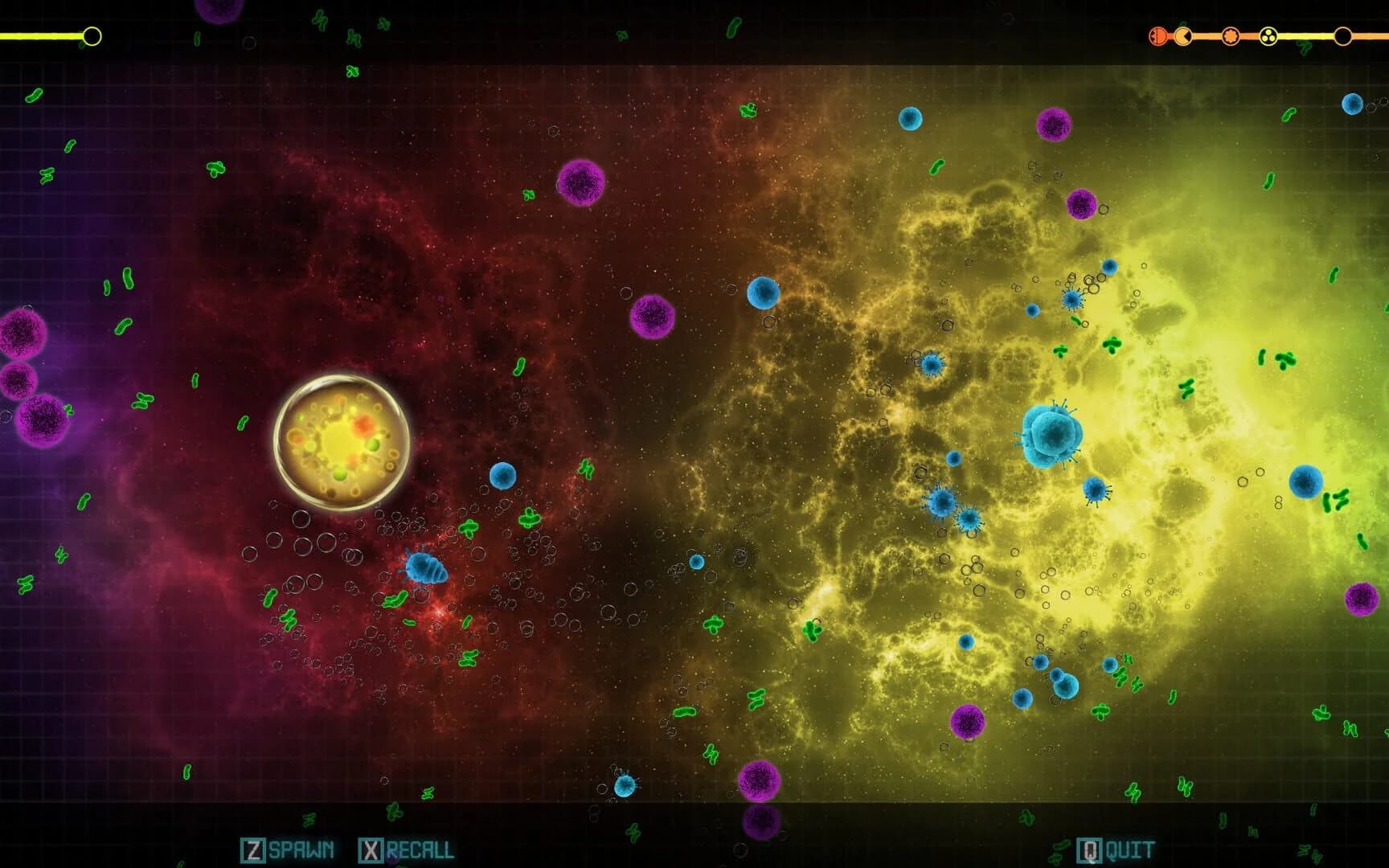This screenshot has width=1389, height=868.
Task: Select the gear-shaped upgrade node
Action: (1231, 35)
